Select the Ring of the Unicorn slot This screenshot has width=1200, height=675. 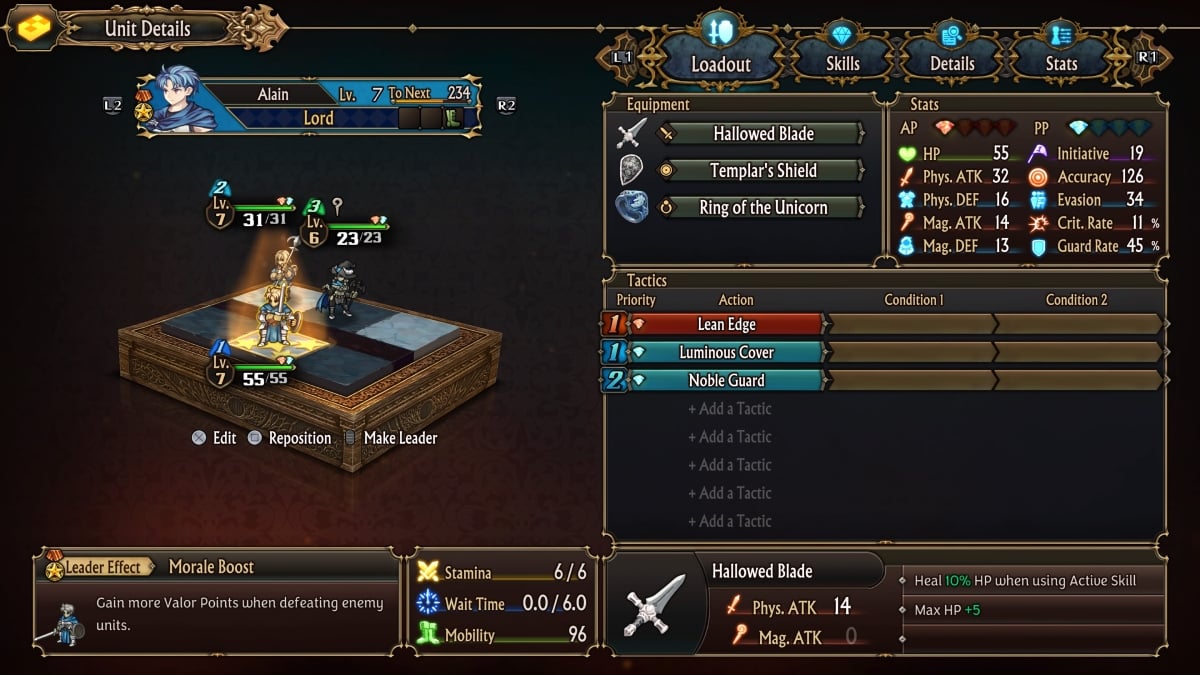(x=763, y=208)
